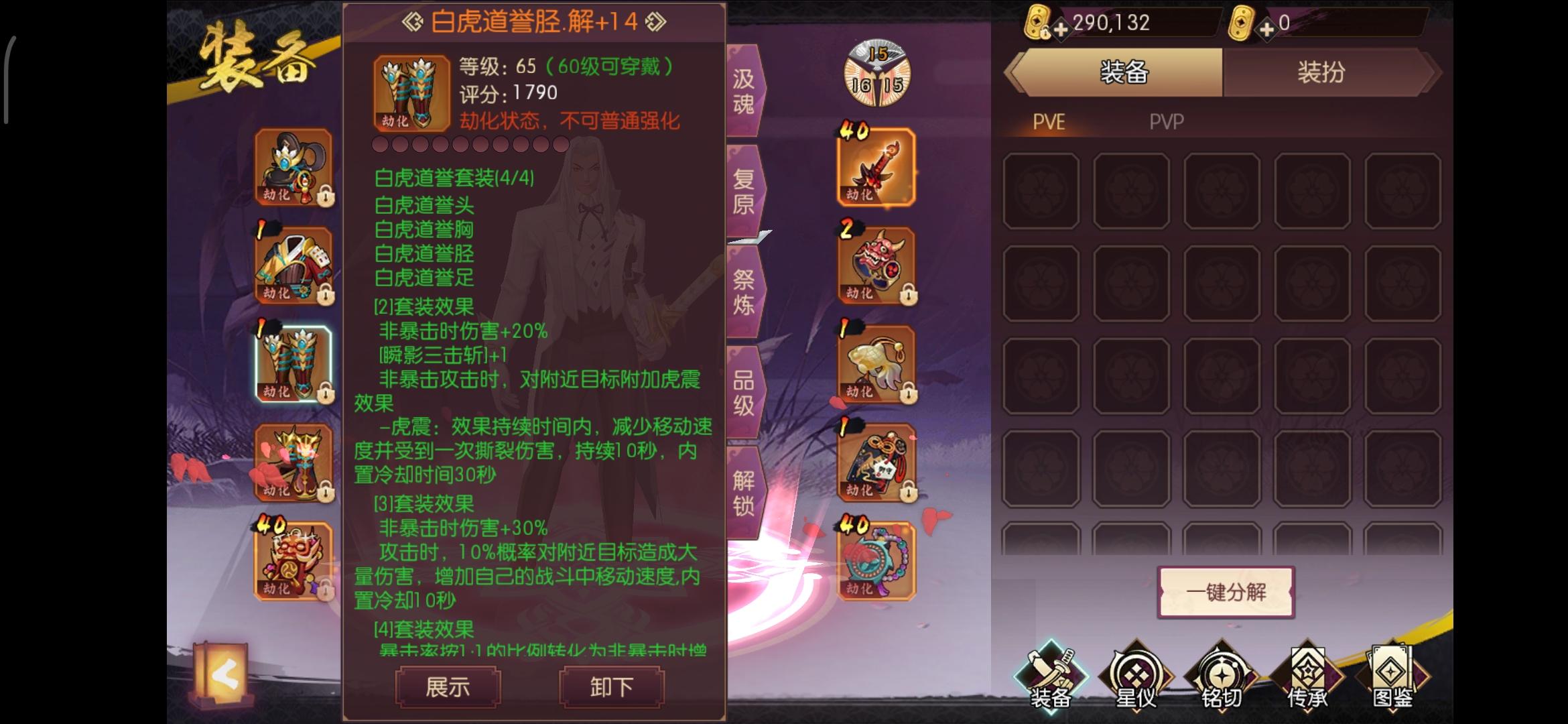Select the helmet equipment slot on the left
Viewport: 1568px width, 724px height.
[x=293, y=168]
